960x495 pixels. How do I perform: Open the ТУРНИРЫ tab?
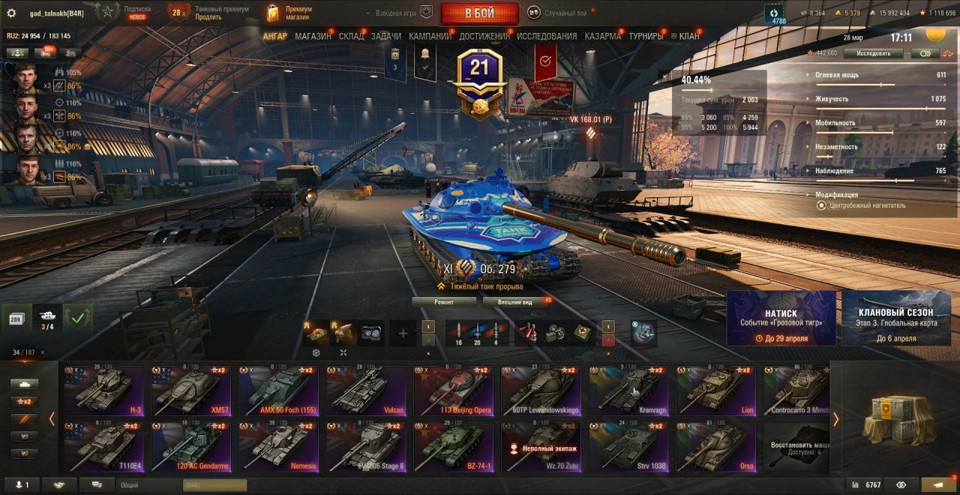[x=649, y=36]
